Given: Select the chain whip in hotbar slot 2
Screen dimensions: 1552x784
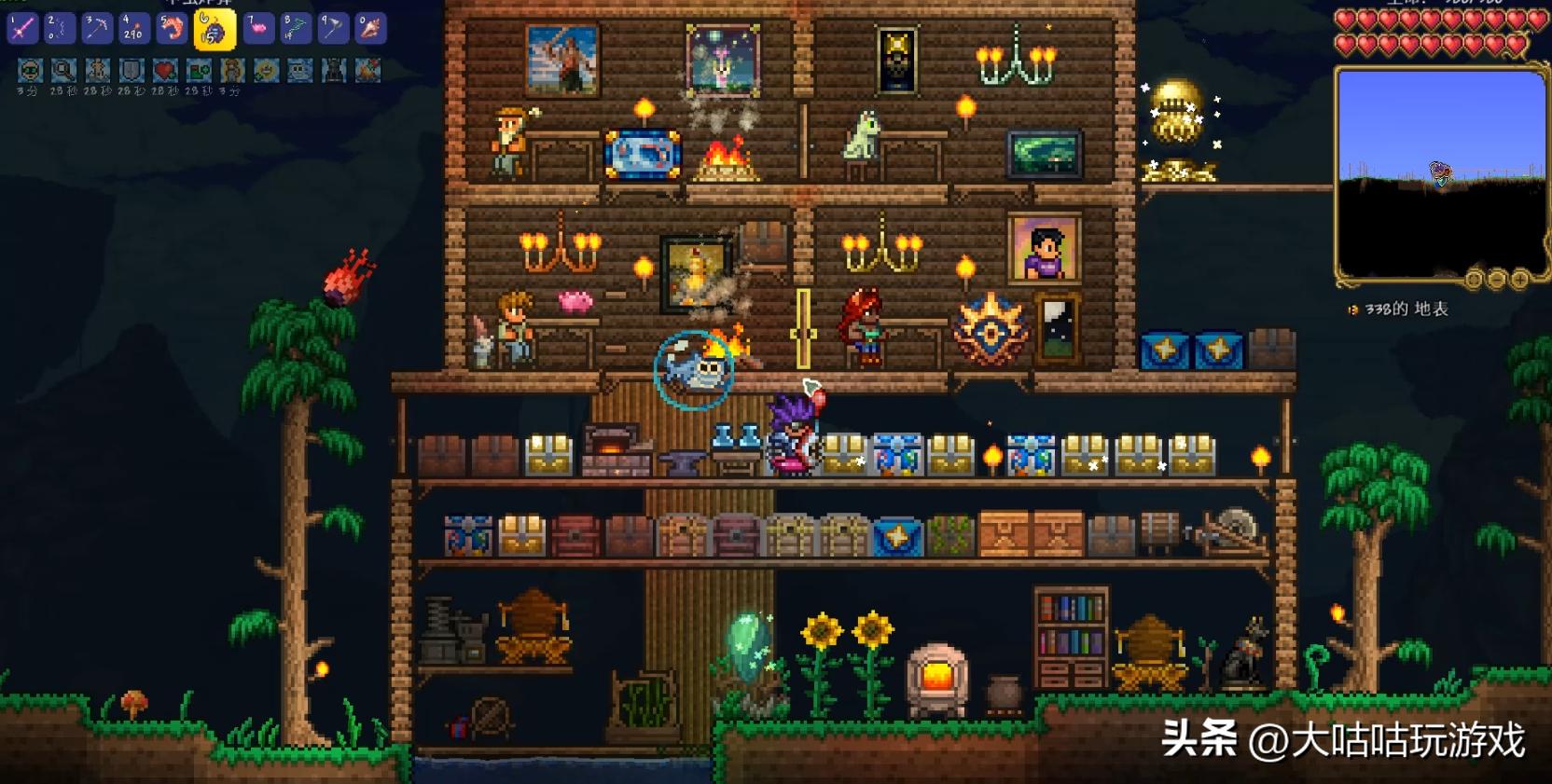Looking at the screenshot, I should 60,29.
